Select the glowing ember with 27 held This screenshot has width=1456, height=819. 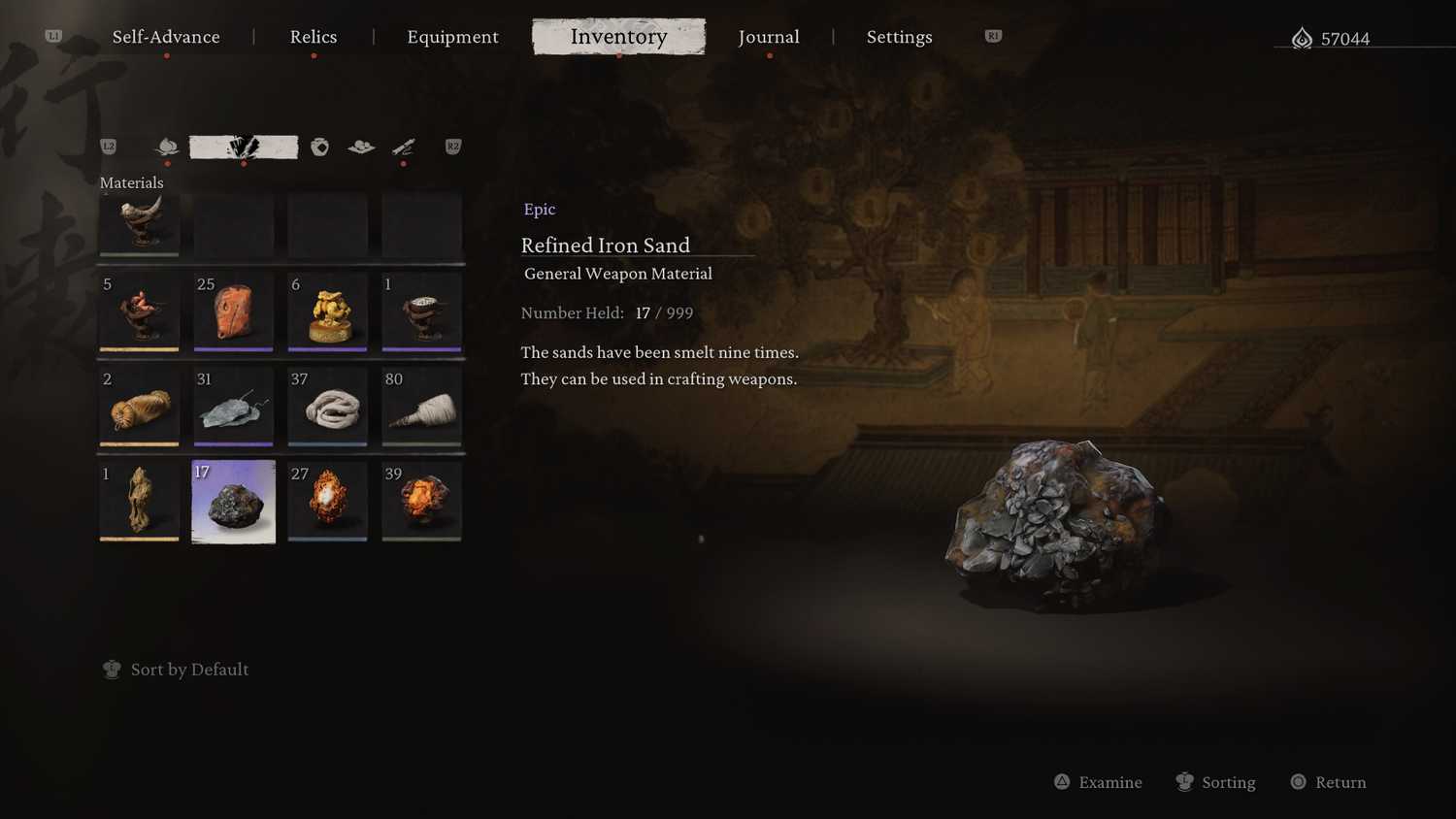[327, 502]
